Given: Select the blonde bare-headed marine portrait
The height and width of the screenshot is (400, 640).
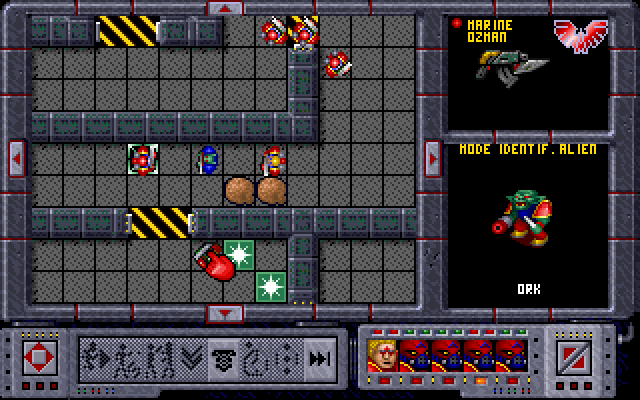Looking at the screenshot, I should pos(383,356).
